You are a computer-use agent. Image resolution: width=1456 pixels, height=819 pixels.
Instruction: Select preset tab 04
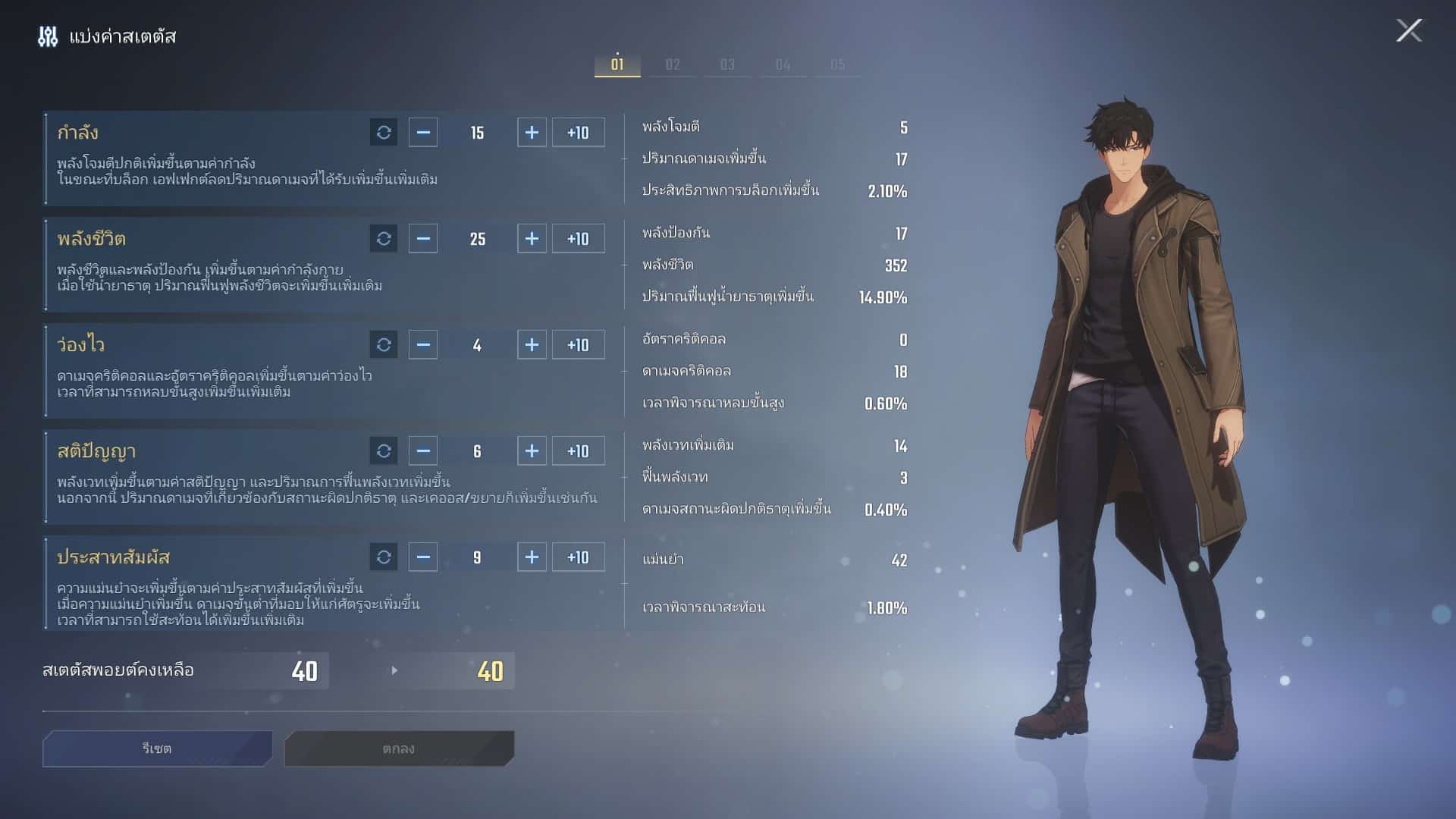(783, 64)
